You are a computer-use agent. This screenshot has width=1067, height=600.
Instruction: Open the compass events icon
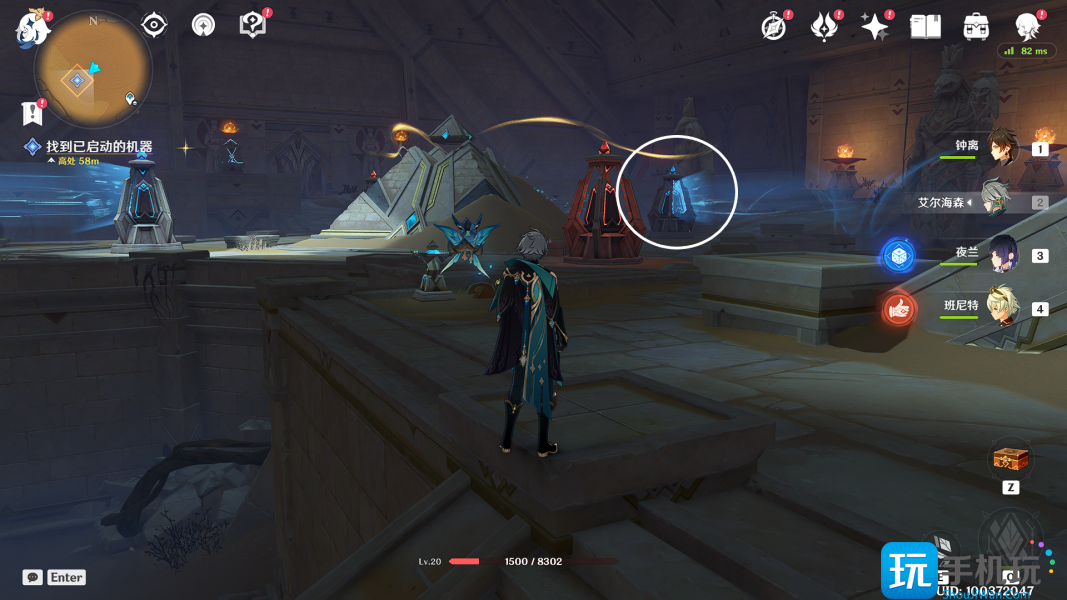774,27
